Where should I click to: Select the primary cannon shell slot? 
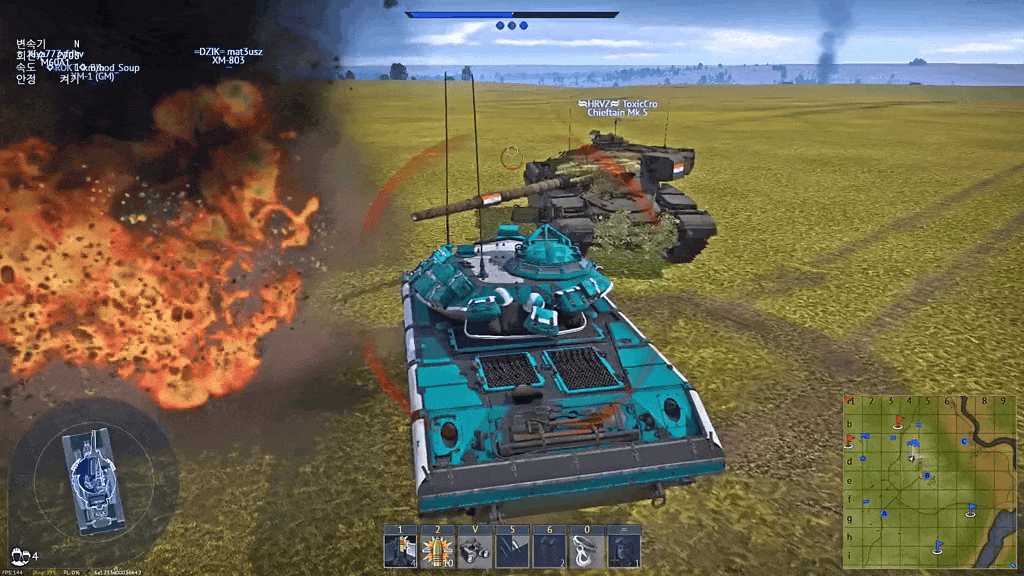coord(400,547)
